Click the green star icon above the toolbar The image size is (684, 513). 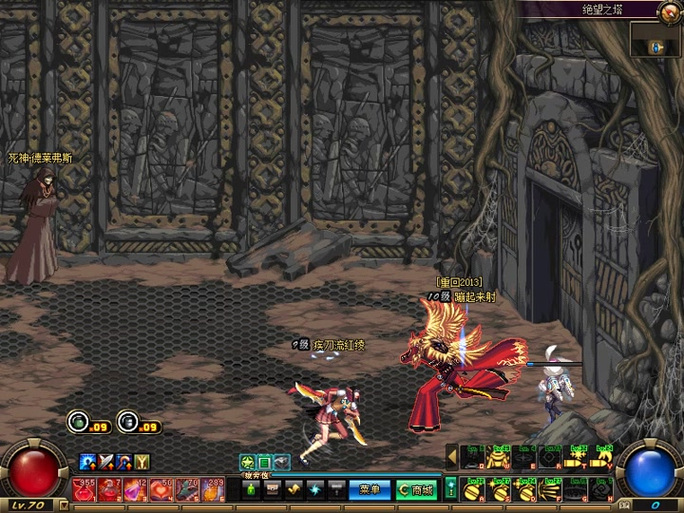click(x=247, y=462)
